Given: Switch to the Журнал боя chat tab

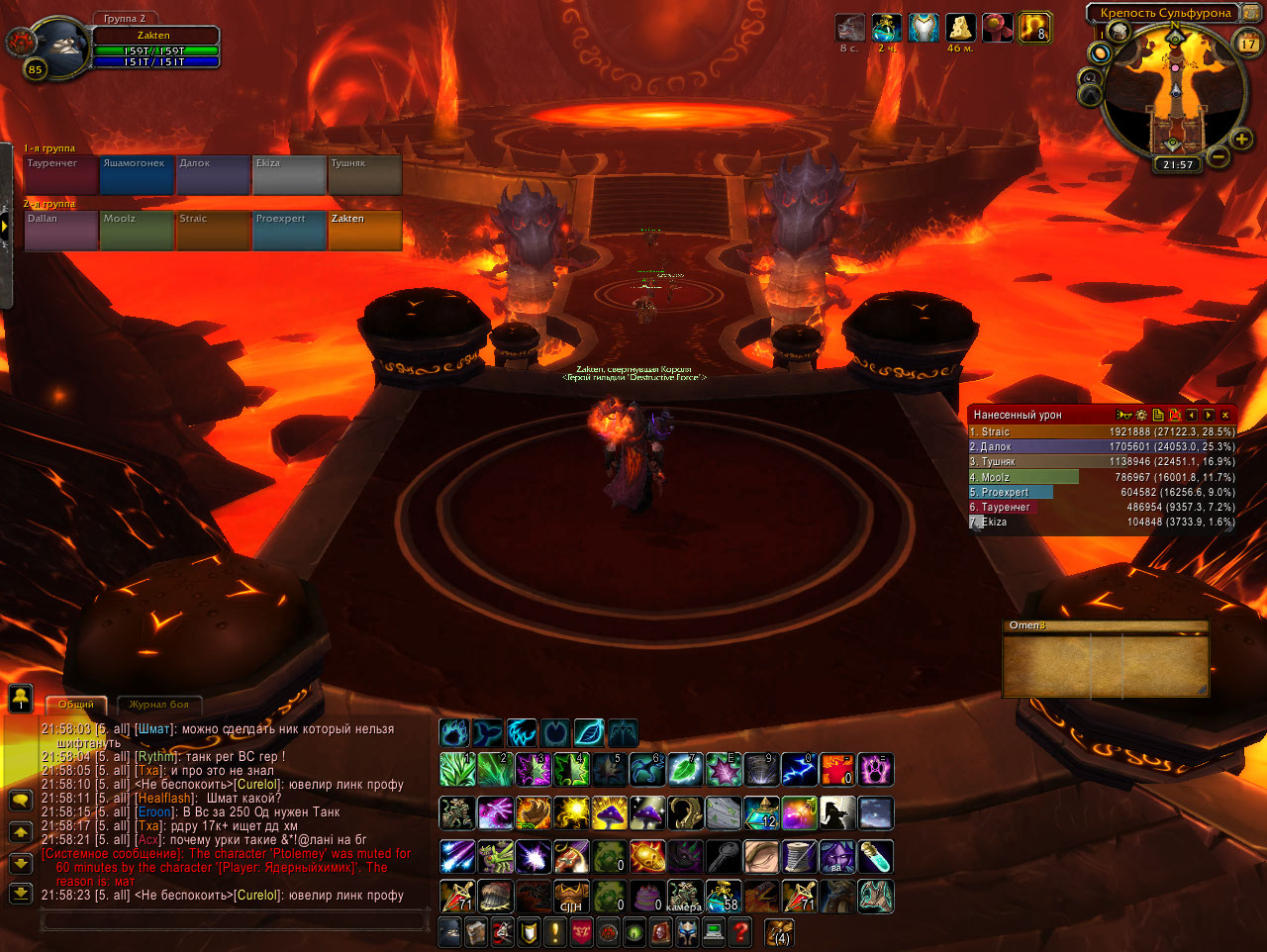Looking at the screenshot, I should (158, 705).
